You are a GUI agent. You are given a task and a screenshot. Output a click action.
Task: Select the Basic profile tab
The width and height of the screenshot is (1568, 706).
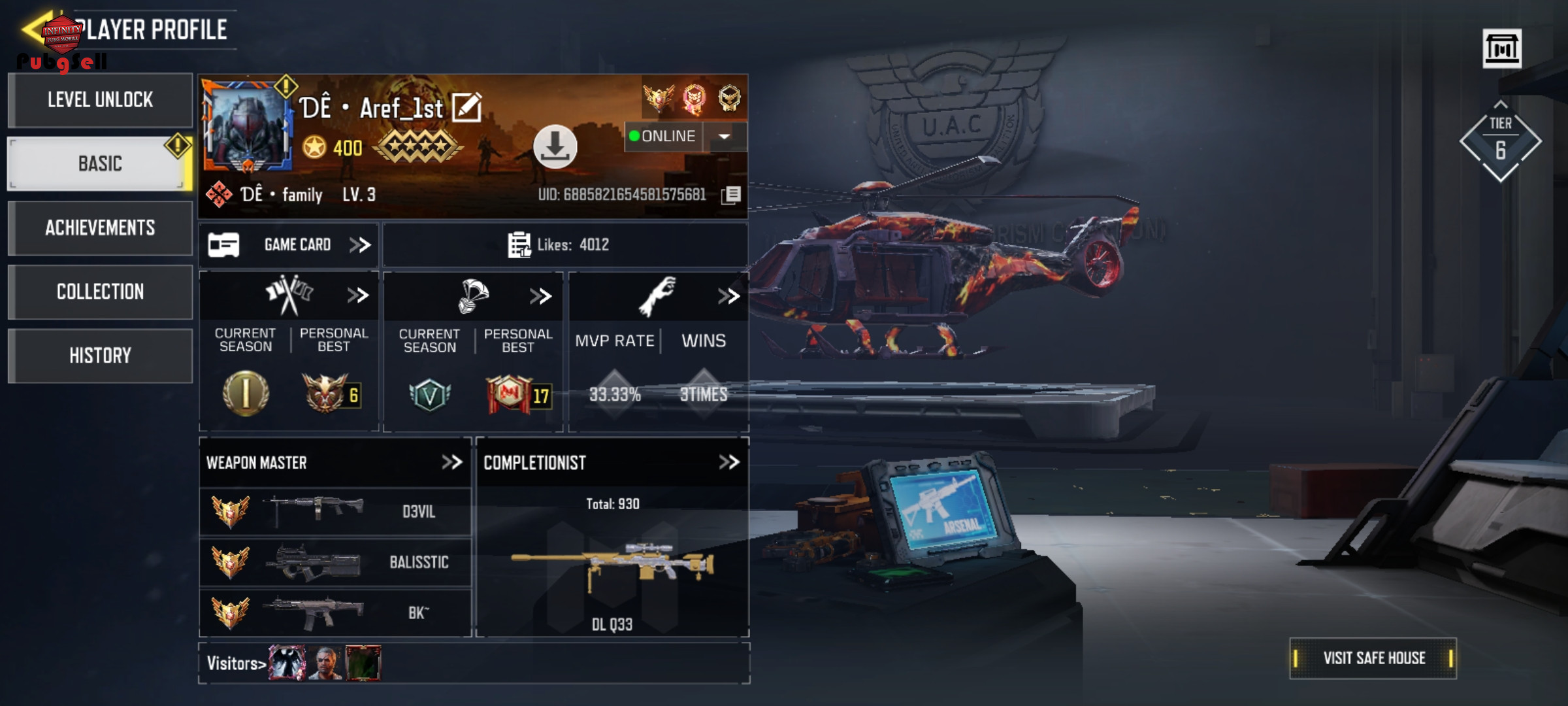(100, 163)
